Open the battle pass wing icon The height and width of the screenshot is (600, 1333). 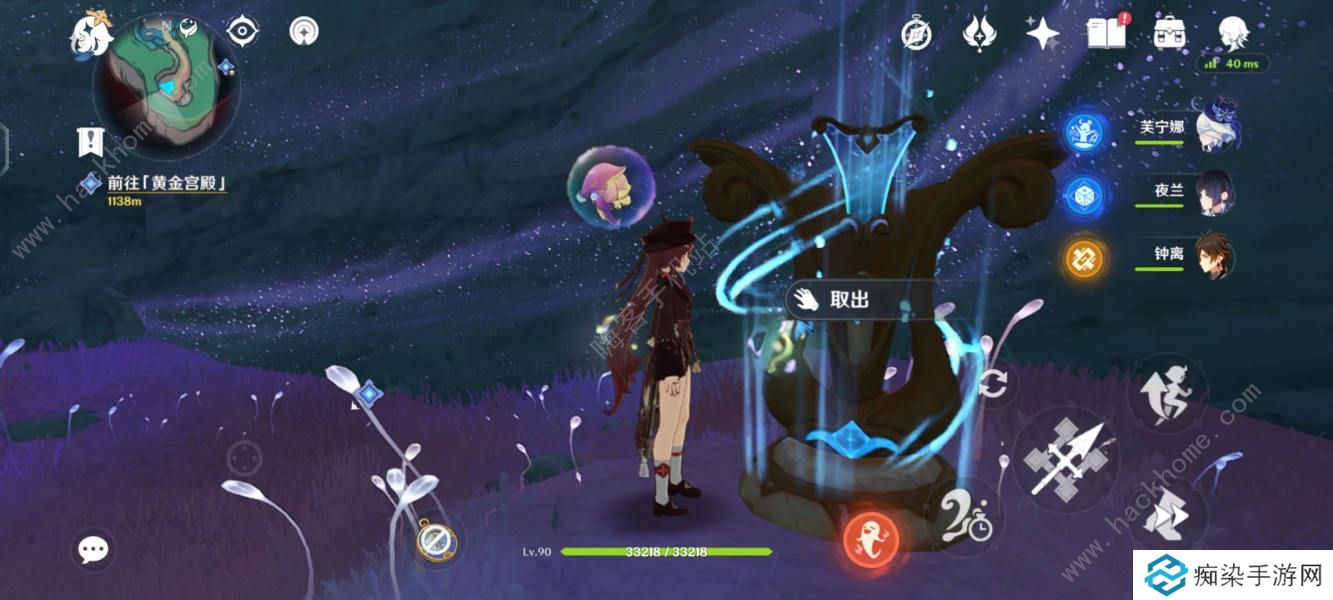(x=977, y=34)
